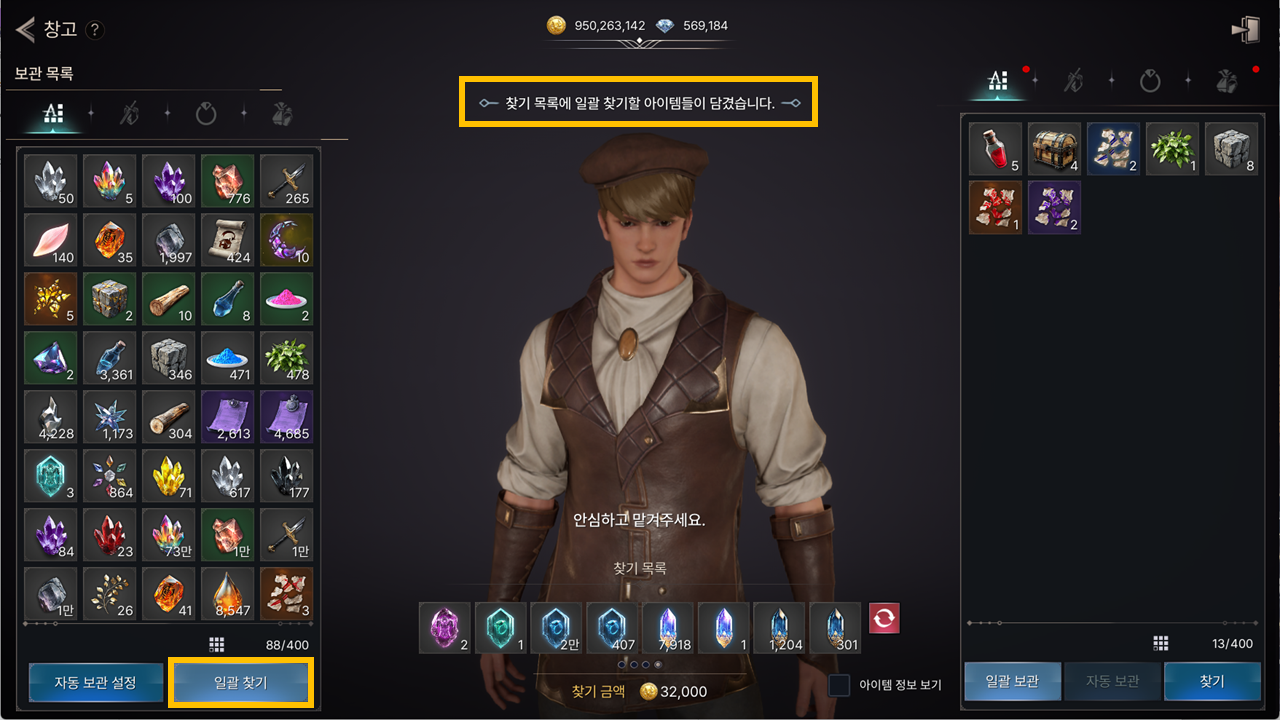Select the treasure chest item in bag
The image size is (1280, 720).
(1054, 149)
